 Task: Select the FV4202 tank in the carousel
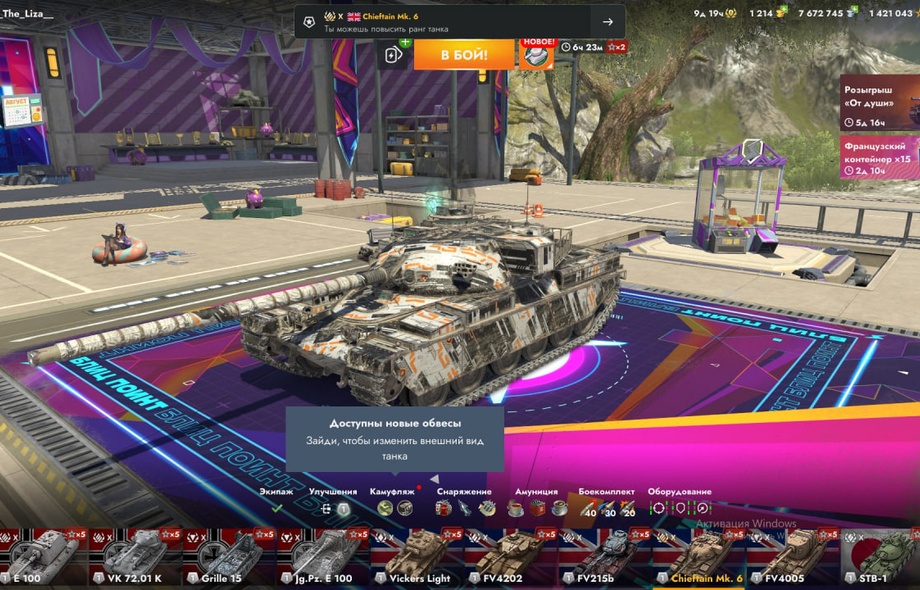click(x=508, y=556)
